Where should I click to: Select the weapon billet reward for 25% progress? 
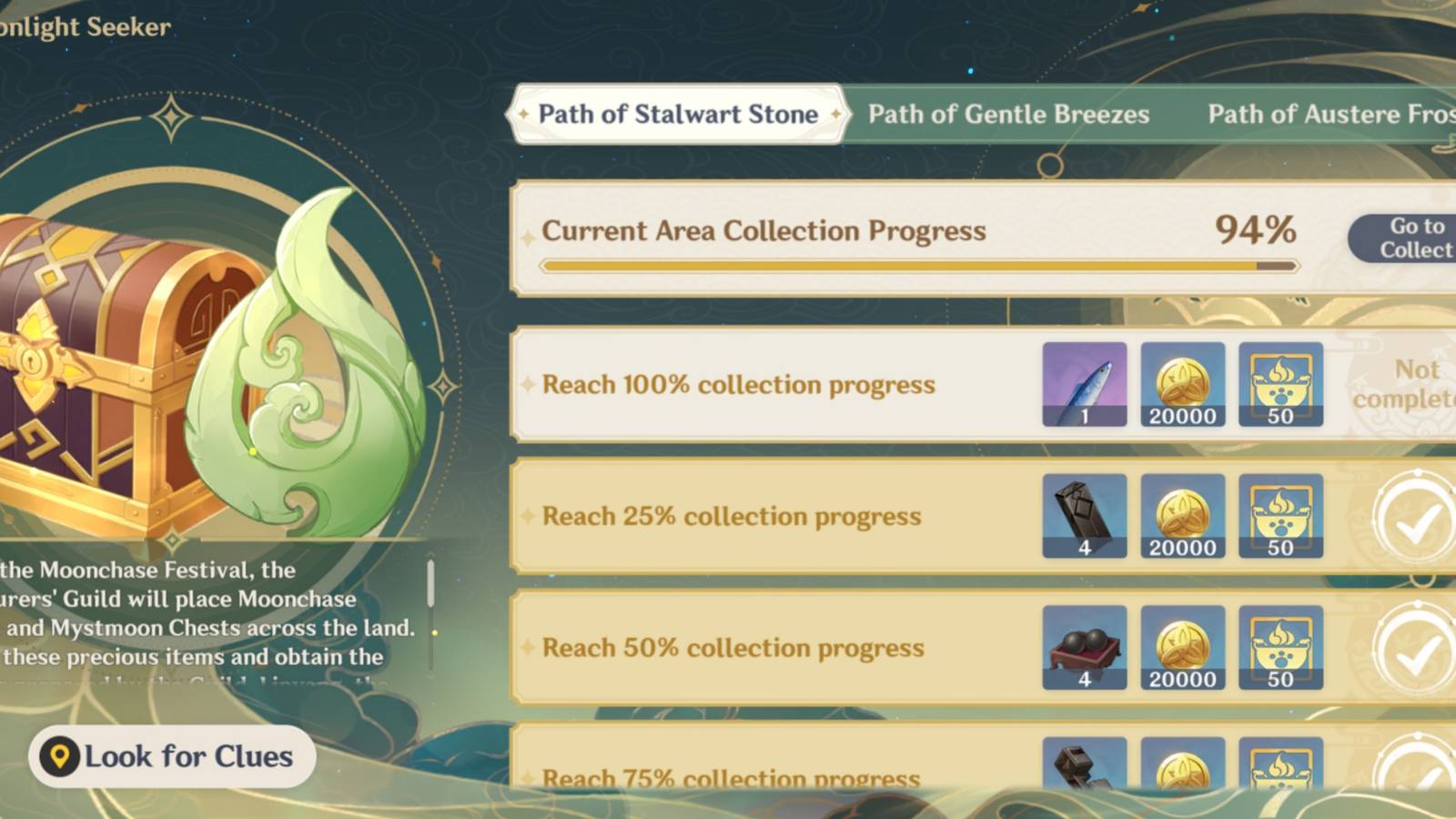[x=1085, y=516]
